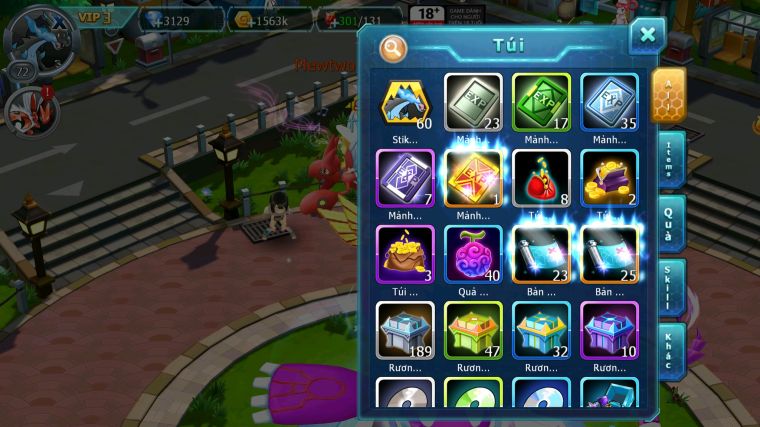Switch to the Quà tab

671,222
